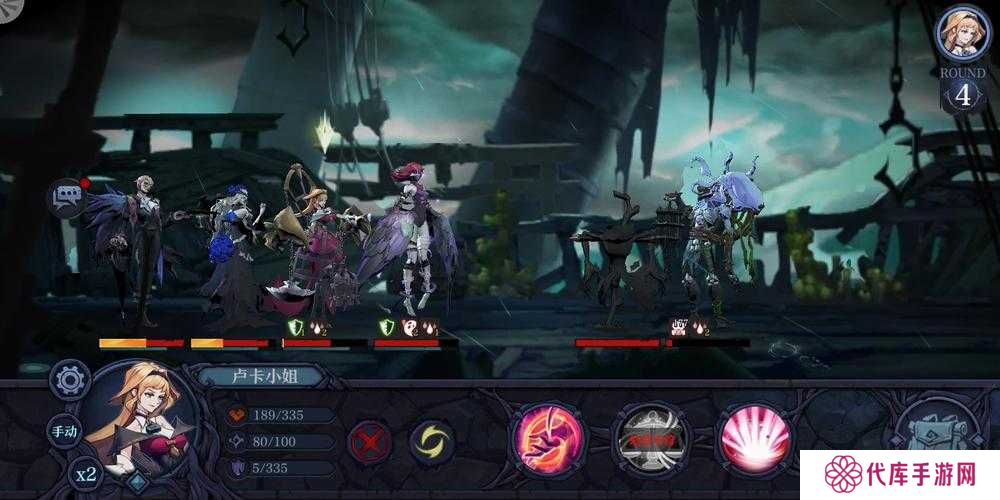The height and width of the screenshot is (500, 1000).
Task: Open the gear settings menu
Action: [70, 380]
